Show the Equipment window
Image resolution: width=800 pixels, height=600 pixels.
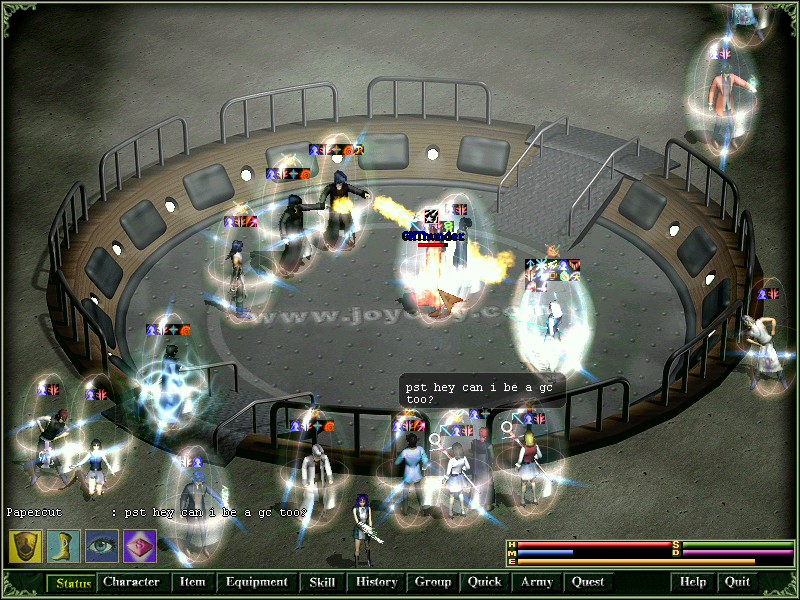256,582
